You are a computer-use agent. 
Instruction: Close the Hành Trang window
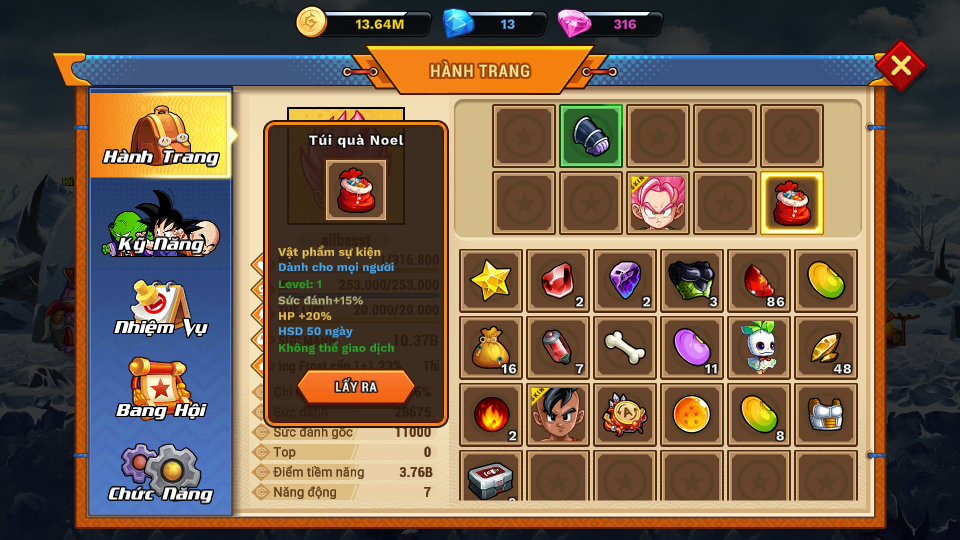tap(900, 66)
